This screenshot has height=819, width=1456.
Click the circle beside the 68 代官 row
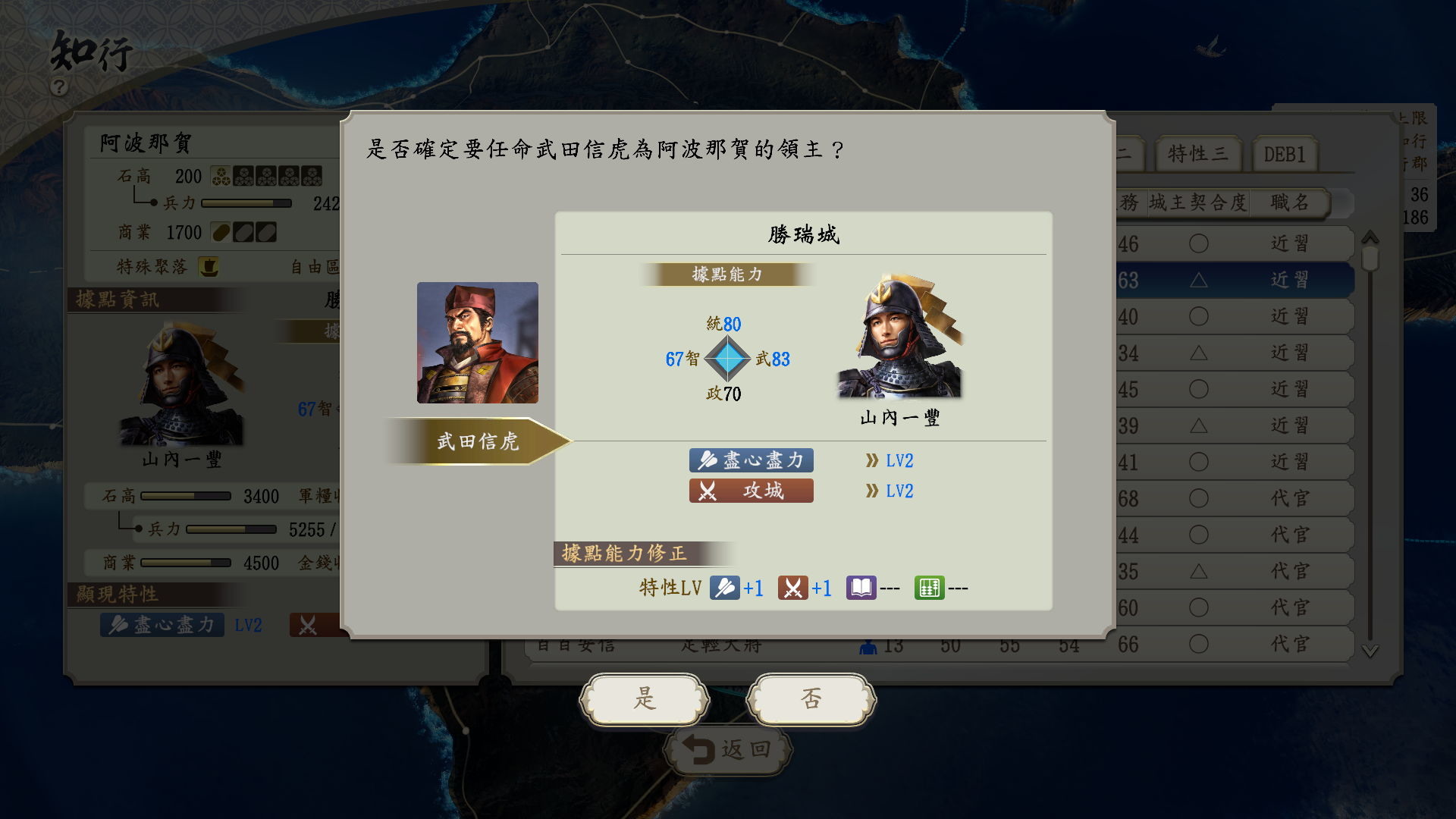click(1199, 497)
